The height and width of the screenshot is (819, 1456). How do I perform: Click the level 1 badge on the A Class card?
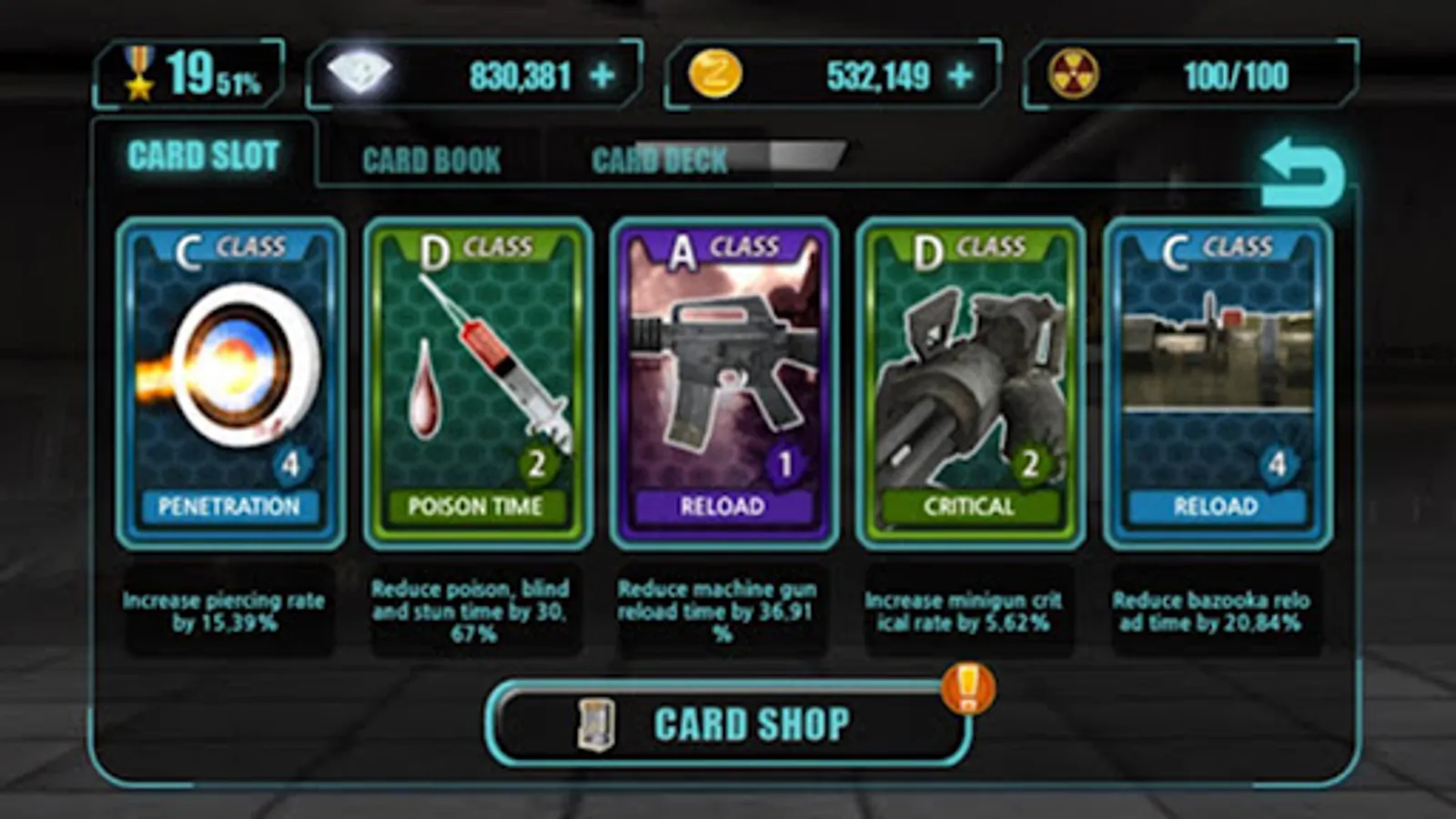[x=785, y=462]
